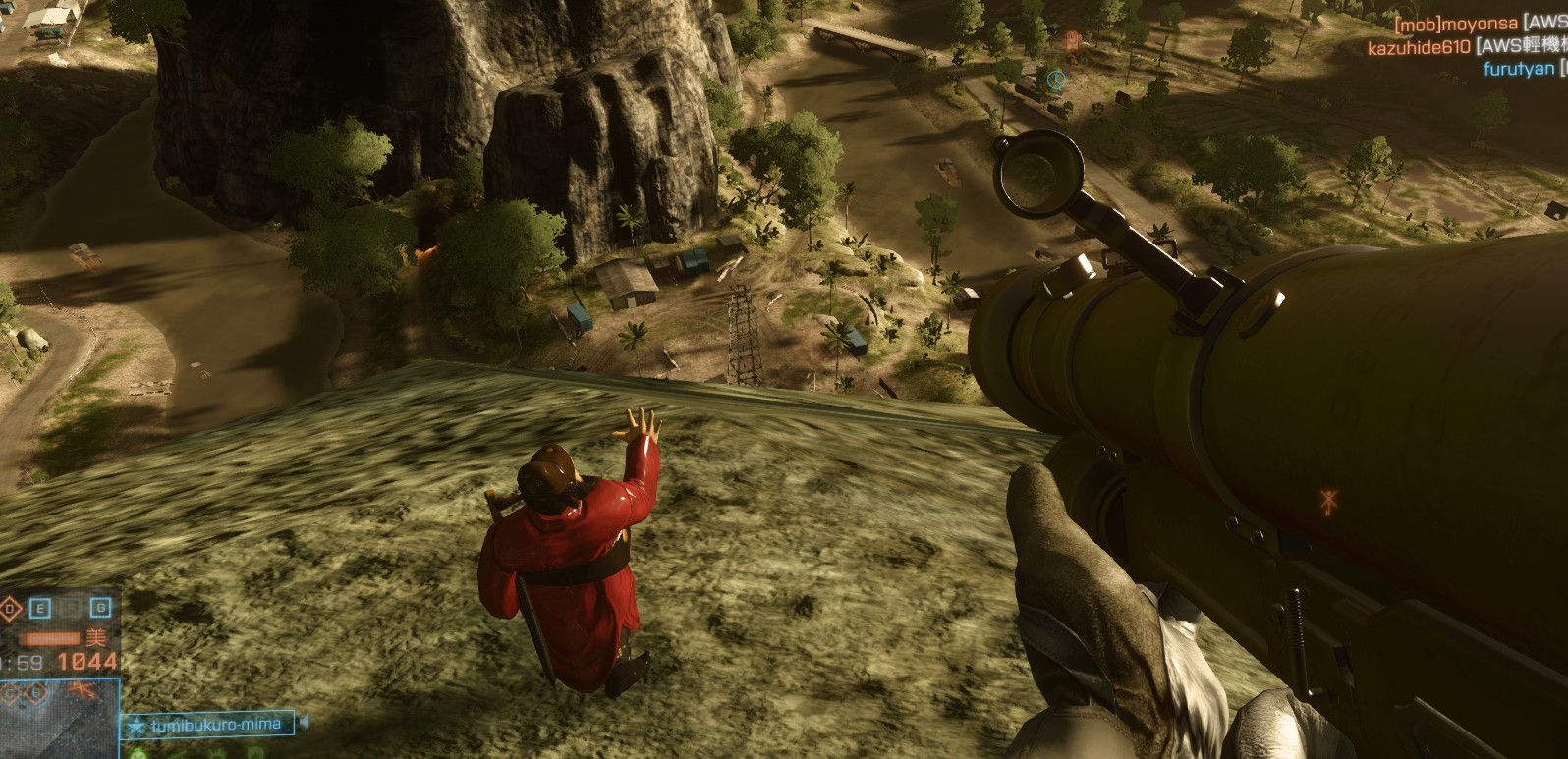The width and height of the screenshot is (1568, 759).
Task: Select the orange D flag objective
Action: 10,609
